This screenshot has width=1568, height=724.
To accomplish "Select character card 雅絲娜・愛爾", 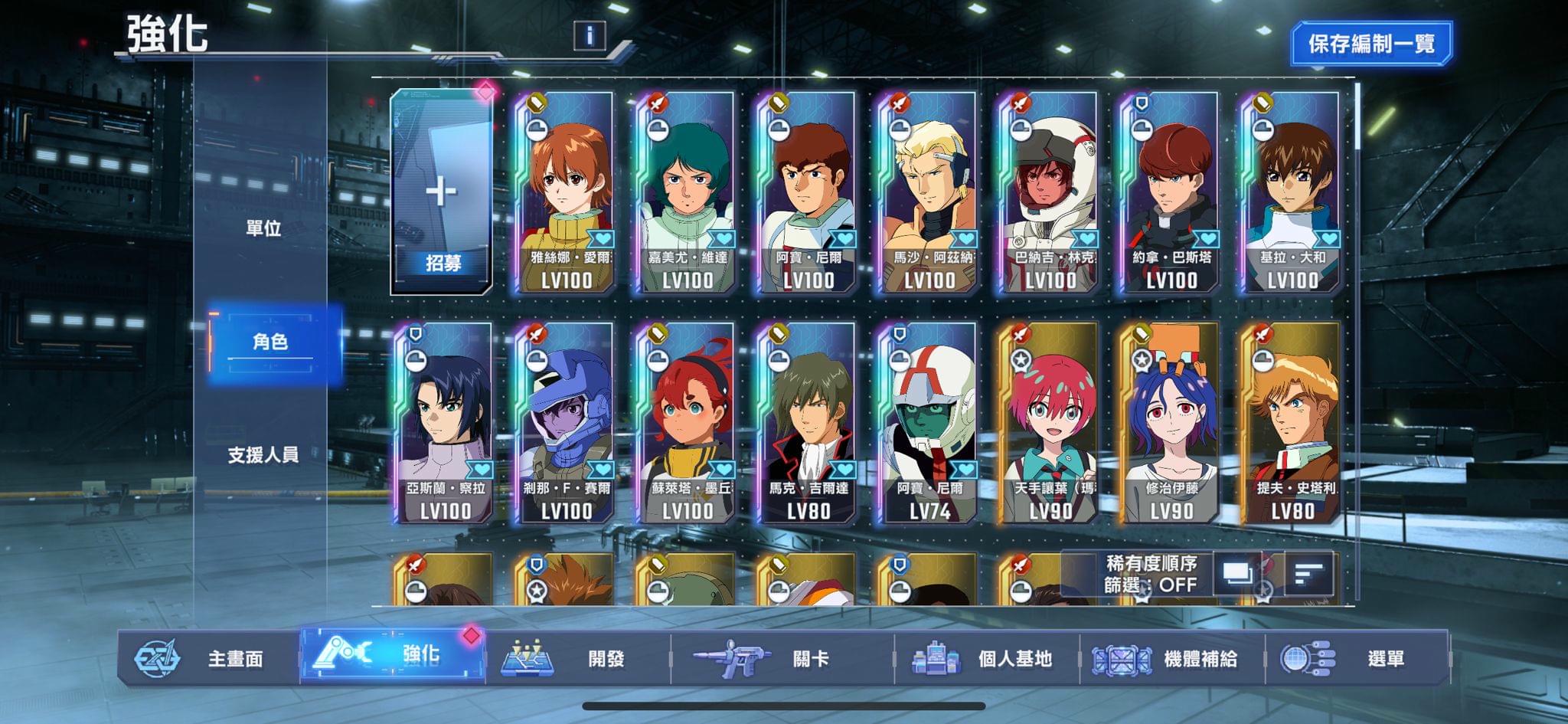I will 565,192.
